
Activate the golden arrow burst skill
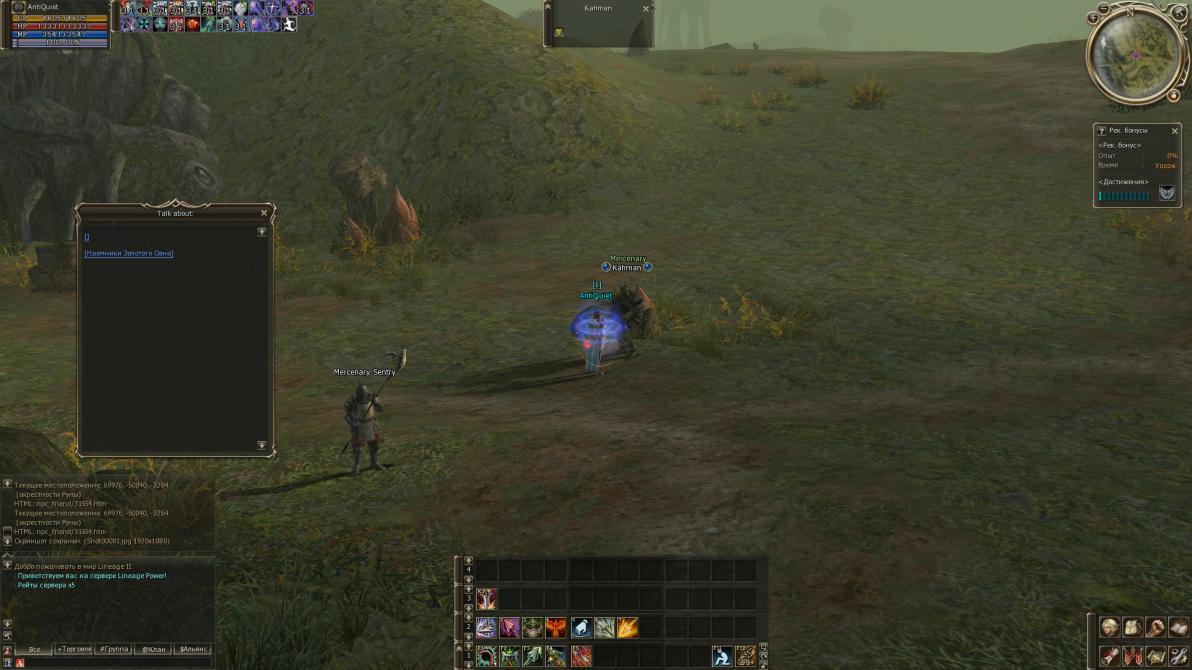point(628,627)
